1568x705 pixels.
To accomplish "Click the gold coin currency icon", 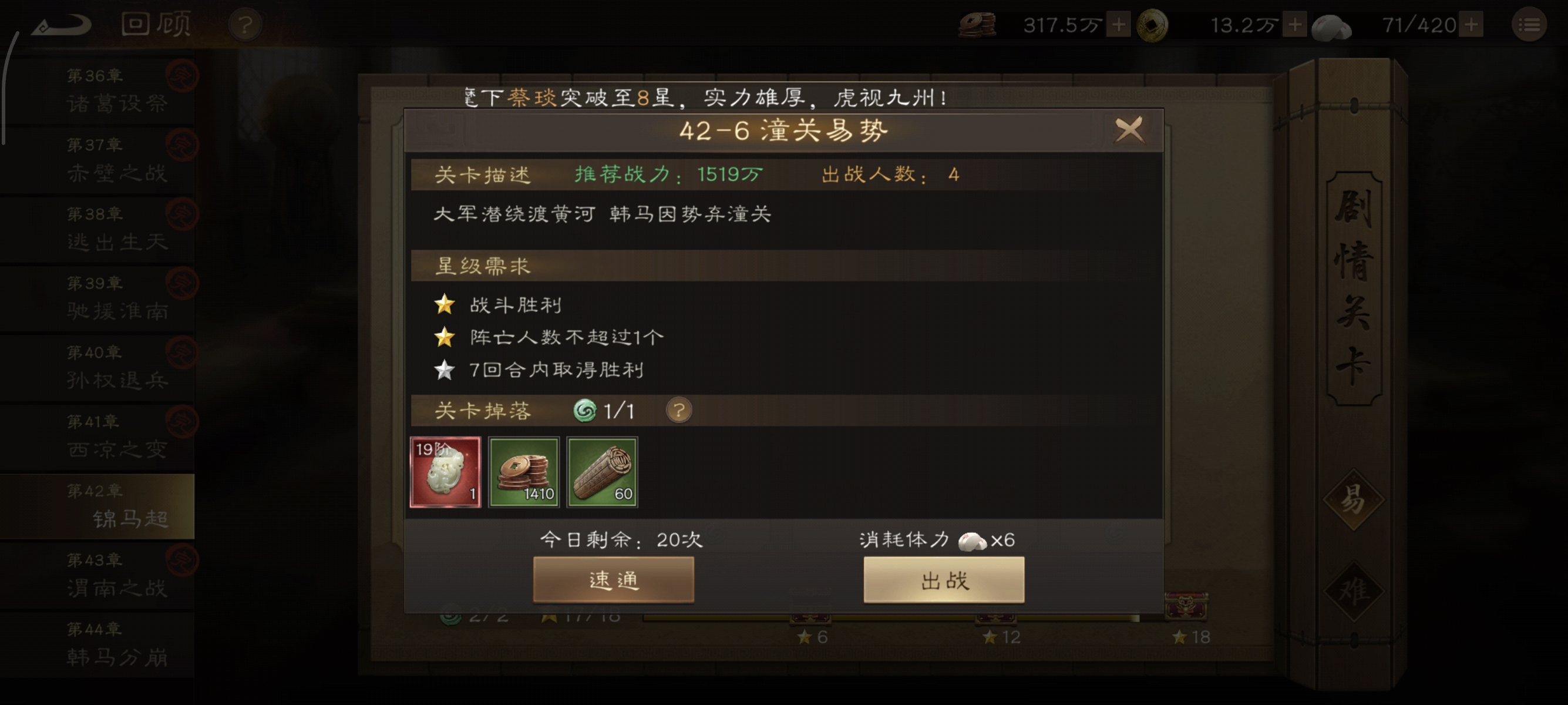I will pos(1155,24).
